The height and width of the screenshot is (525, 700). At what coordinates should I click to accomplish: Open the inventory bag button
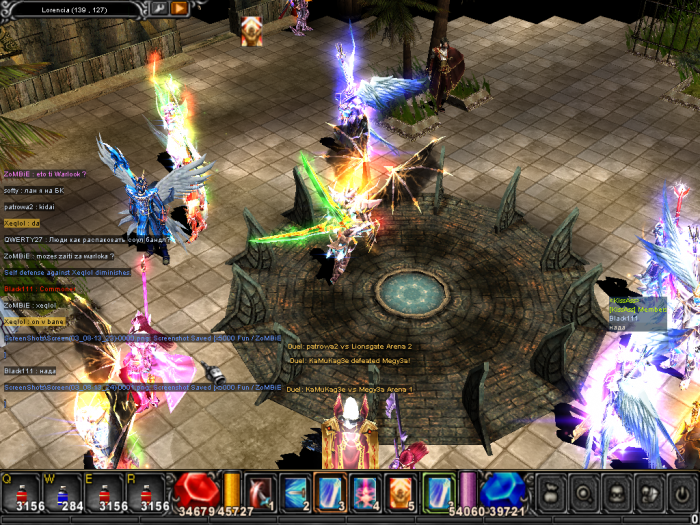tap(552, 492)
